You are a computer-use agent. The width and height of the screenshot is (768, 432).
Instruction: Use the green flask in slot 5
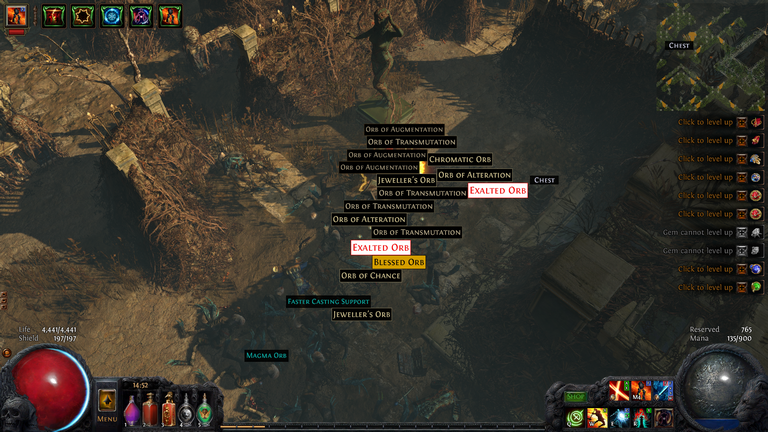coord(205,410)
